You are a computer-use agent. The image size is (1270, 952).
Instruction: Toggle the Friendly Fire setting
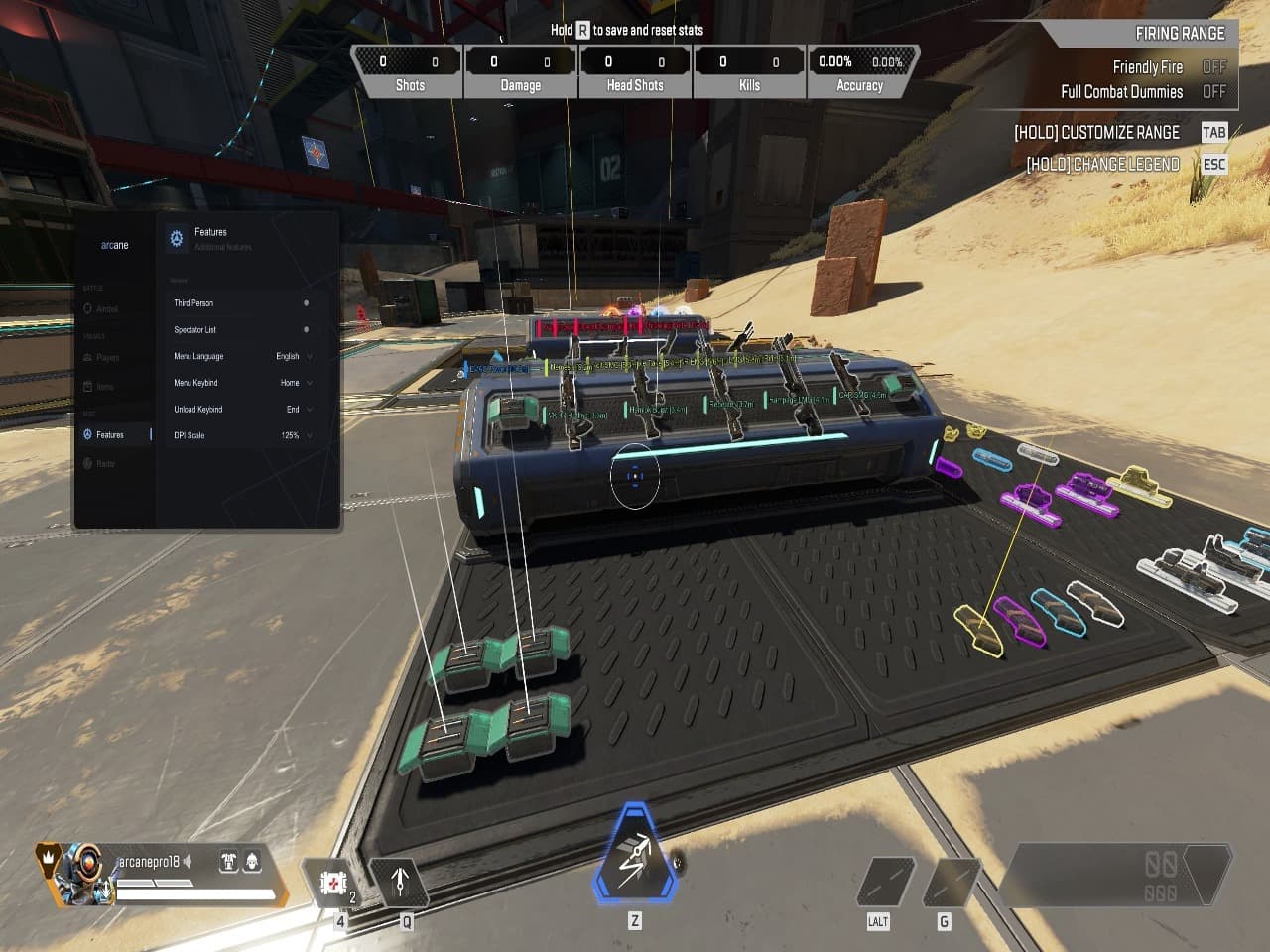point(1214,67)
